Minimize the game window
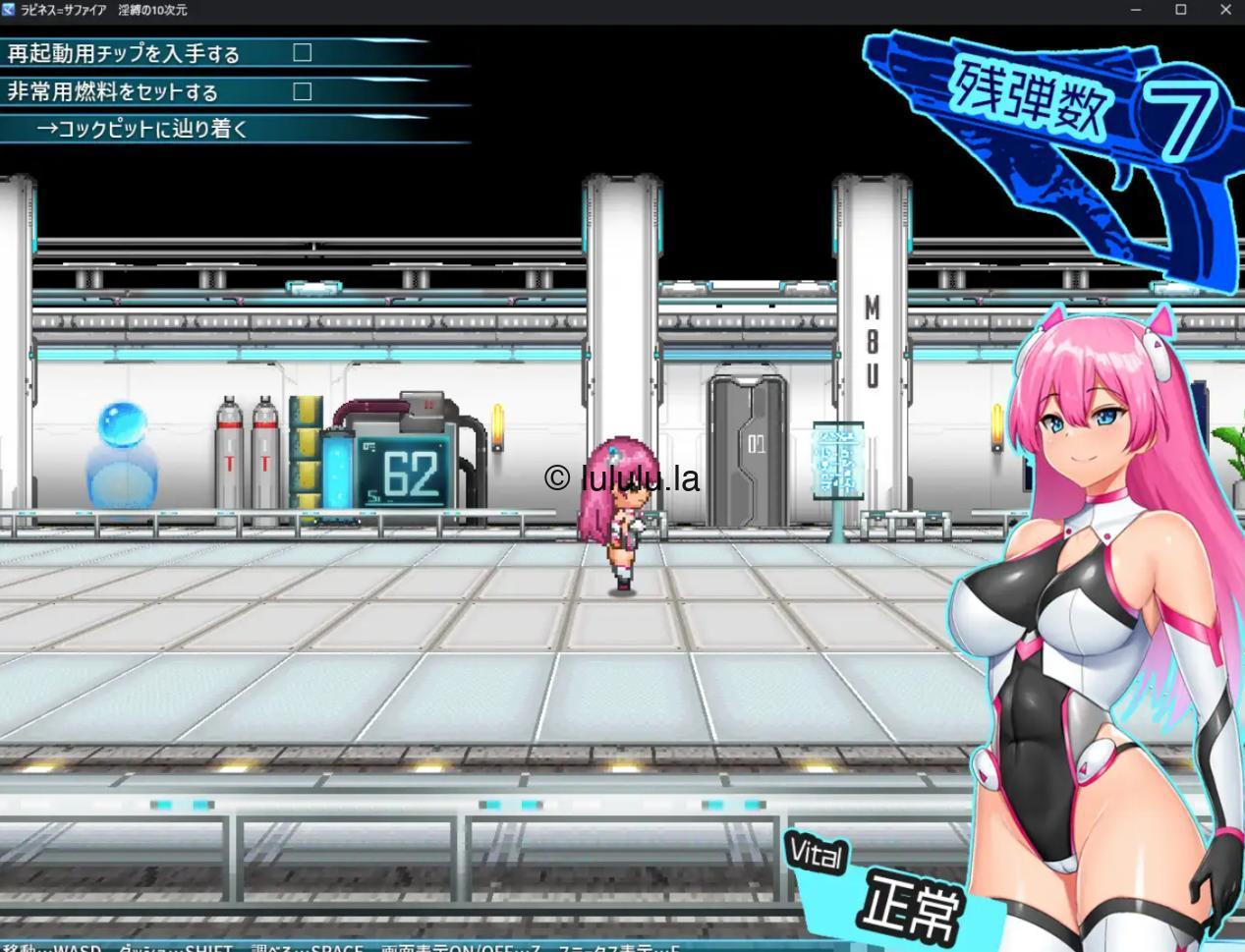Image resolution: width=1245 pixels, height=952 pixels. (x=1136, y=10)
